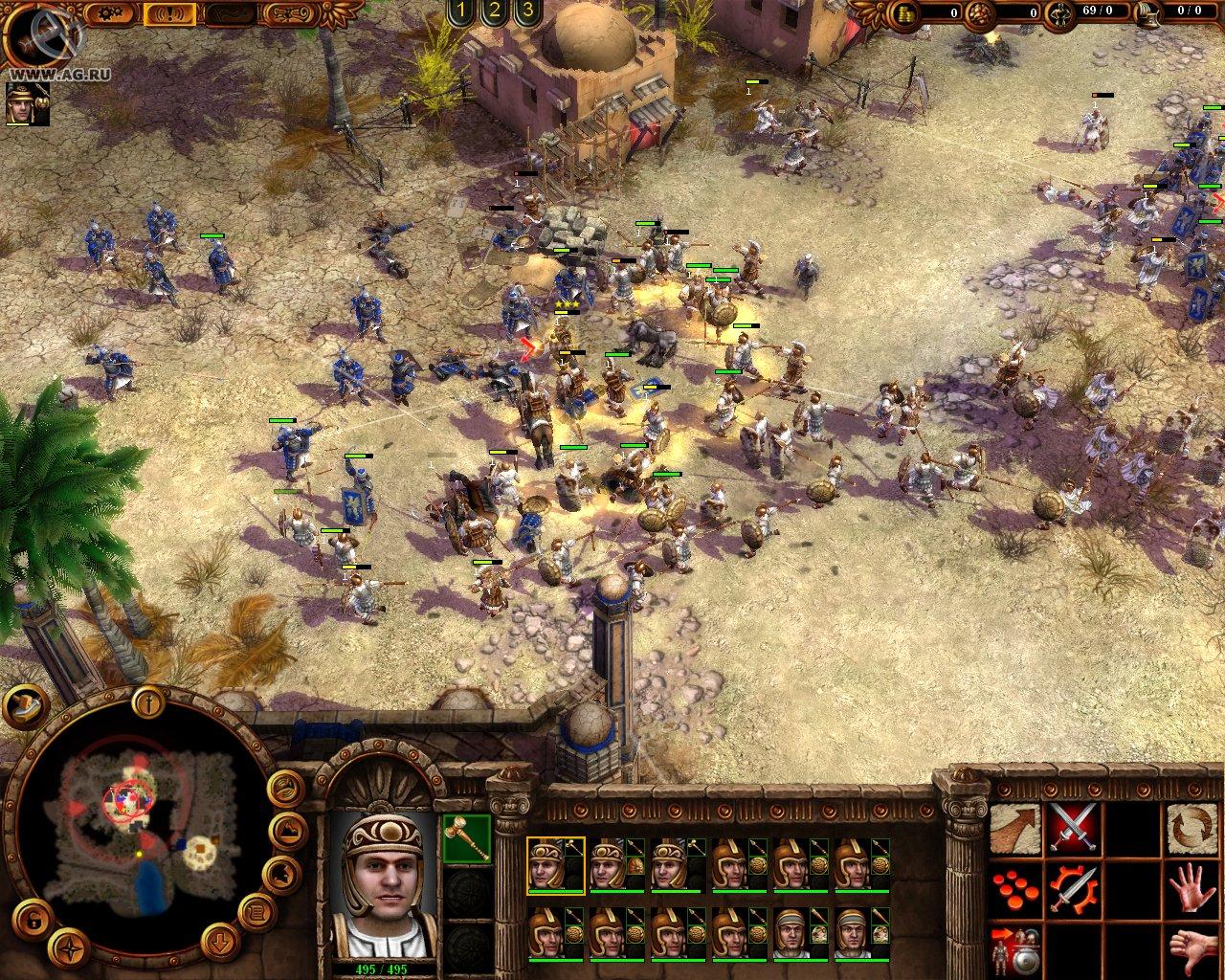1225x980 pixels.
Task: Select the hero portrait under the logo
Action: tap(26, 103)
